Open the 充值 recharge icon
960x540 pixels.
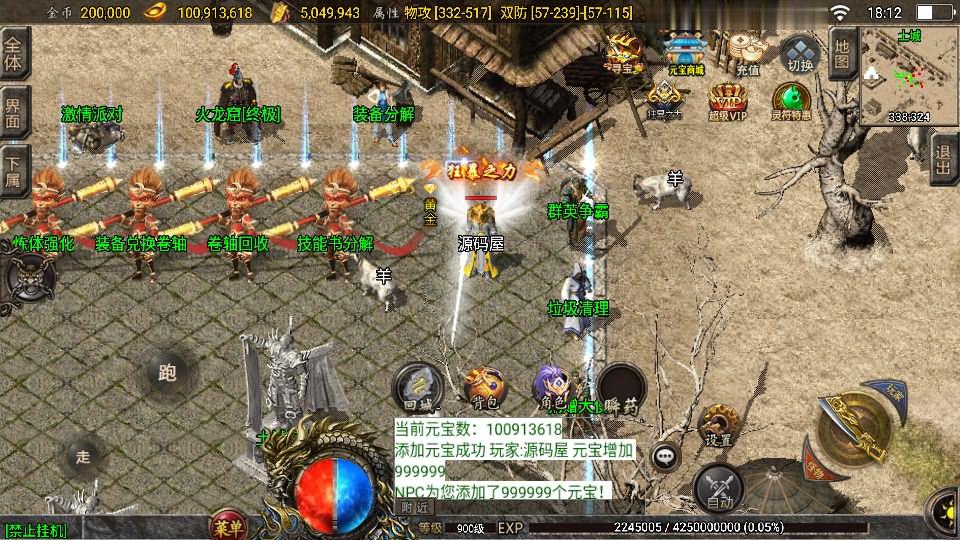(747, 52)
